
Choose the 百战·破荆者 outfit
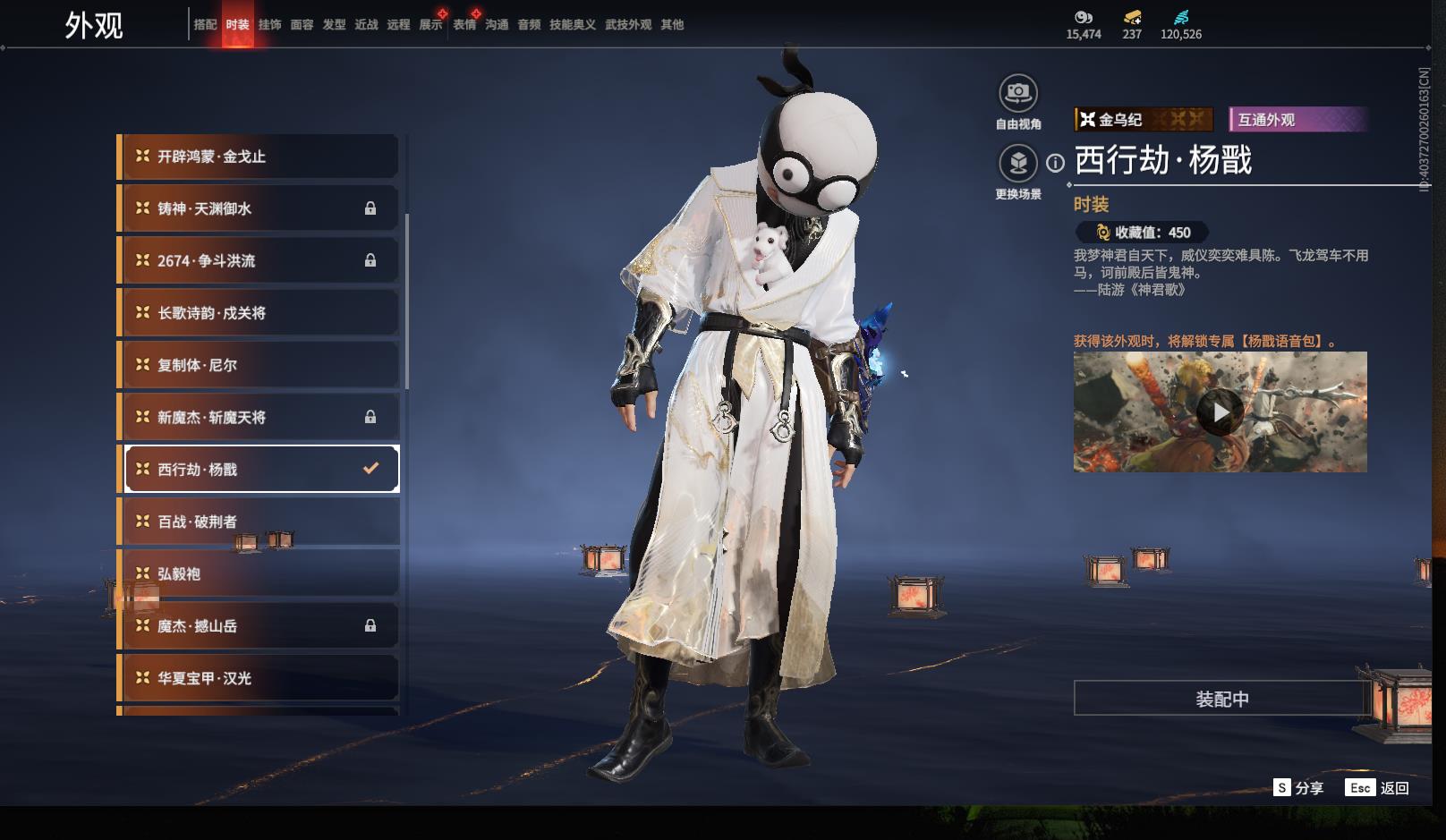click(259, 522)
